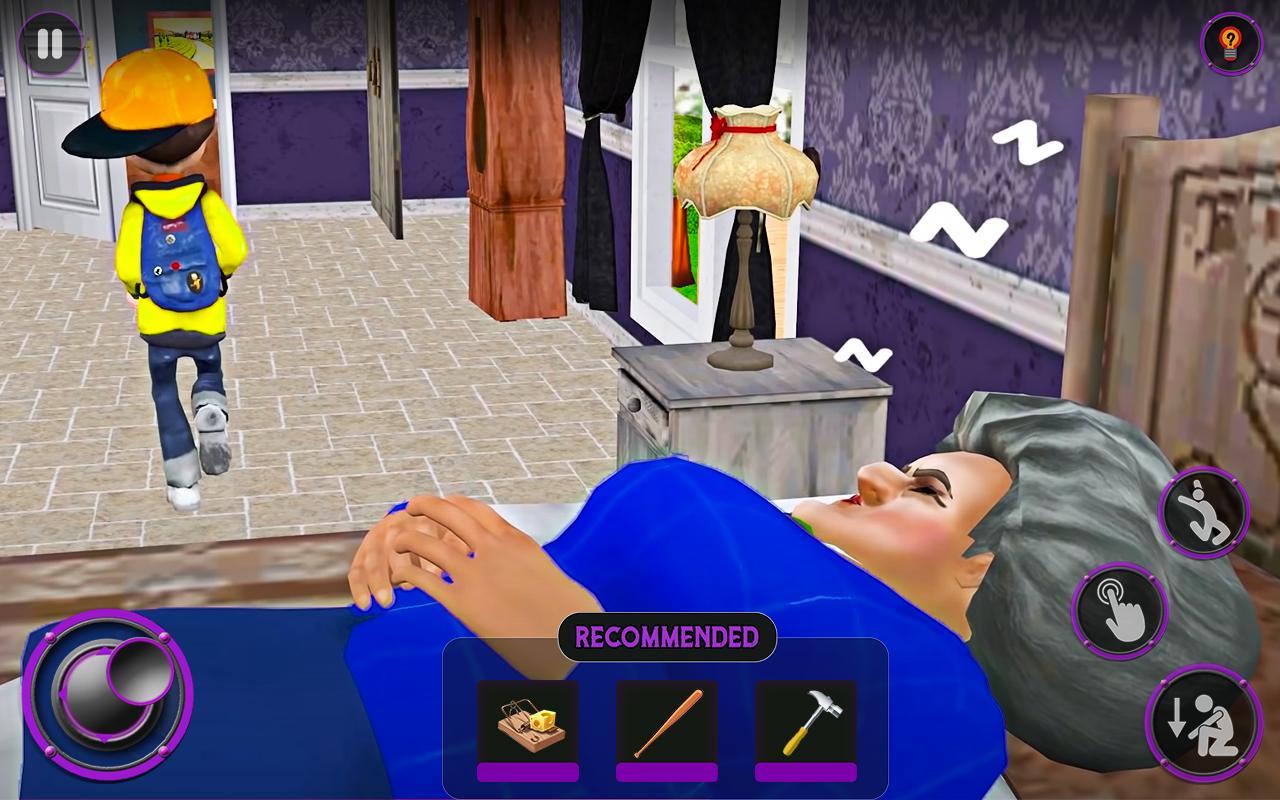Pause the game with the pause icon
The image size is (1280, 800).
tap(48, 44)
